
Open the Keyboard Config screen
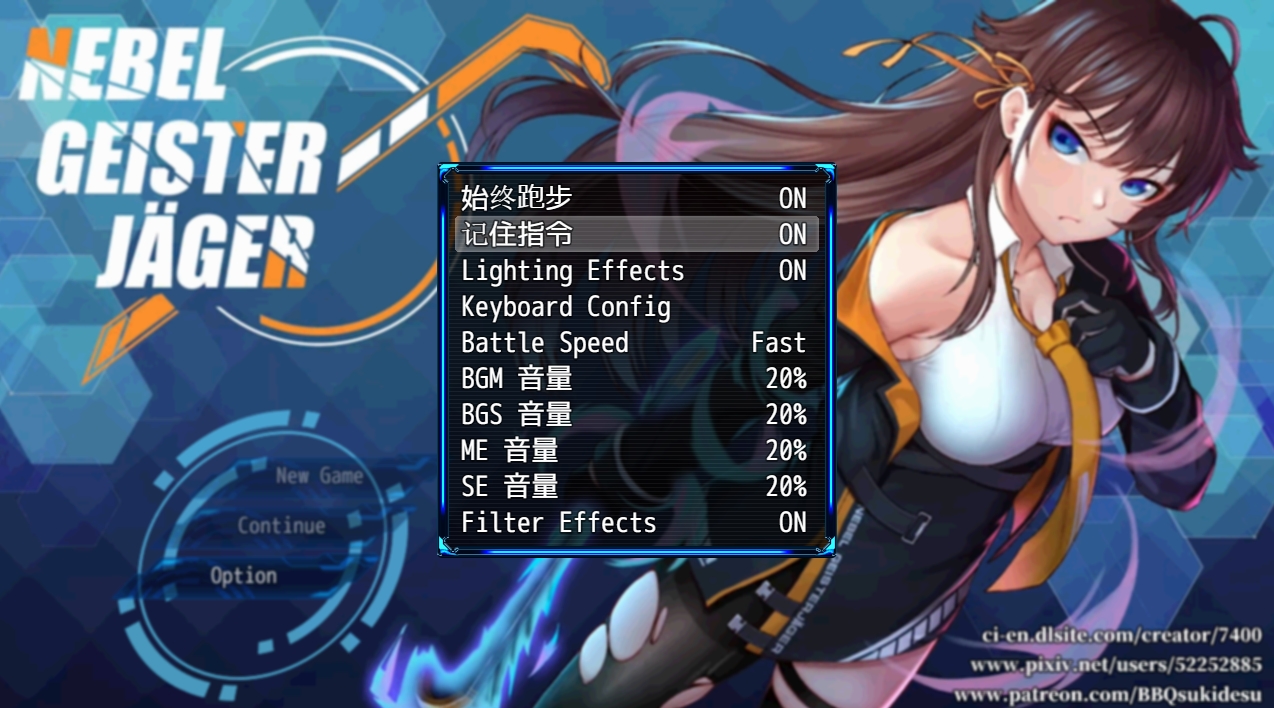click(636, 306)
